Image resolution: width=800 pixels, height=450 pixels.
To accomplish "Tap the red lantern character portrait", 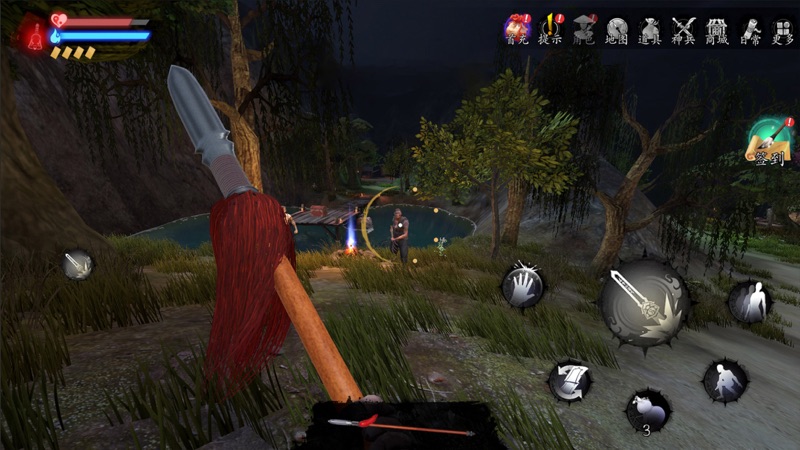I will (32, 35).
